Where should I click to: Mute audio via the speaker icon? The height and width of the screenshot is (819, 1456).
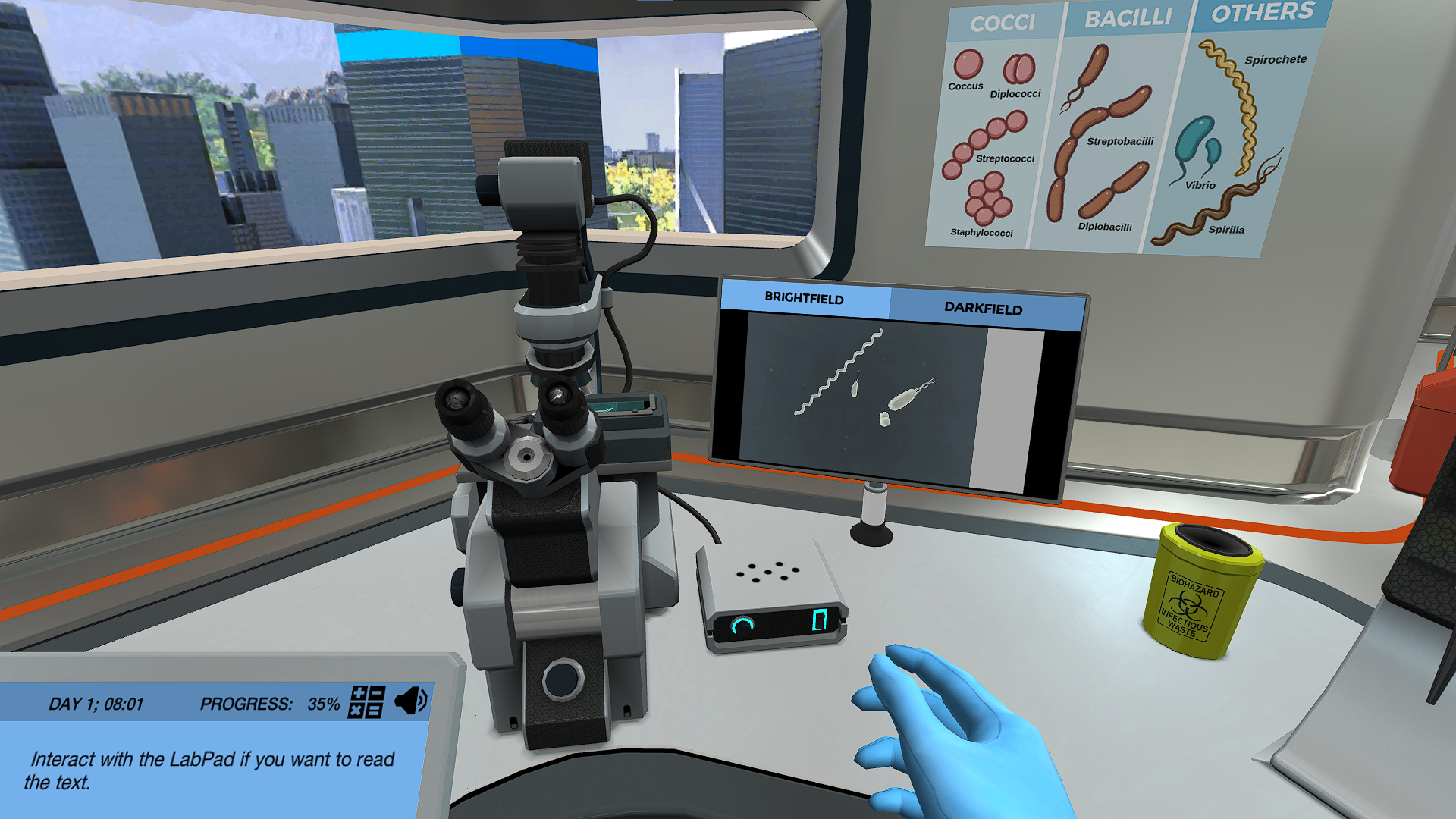pos(409,702)
